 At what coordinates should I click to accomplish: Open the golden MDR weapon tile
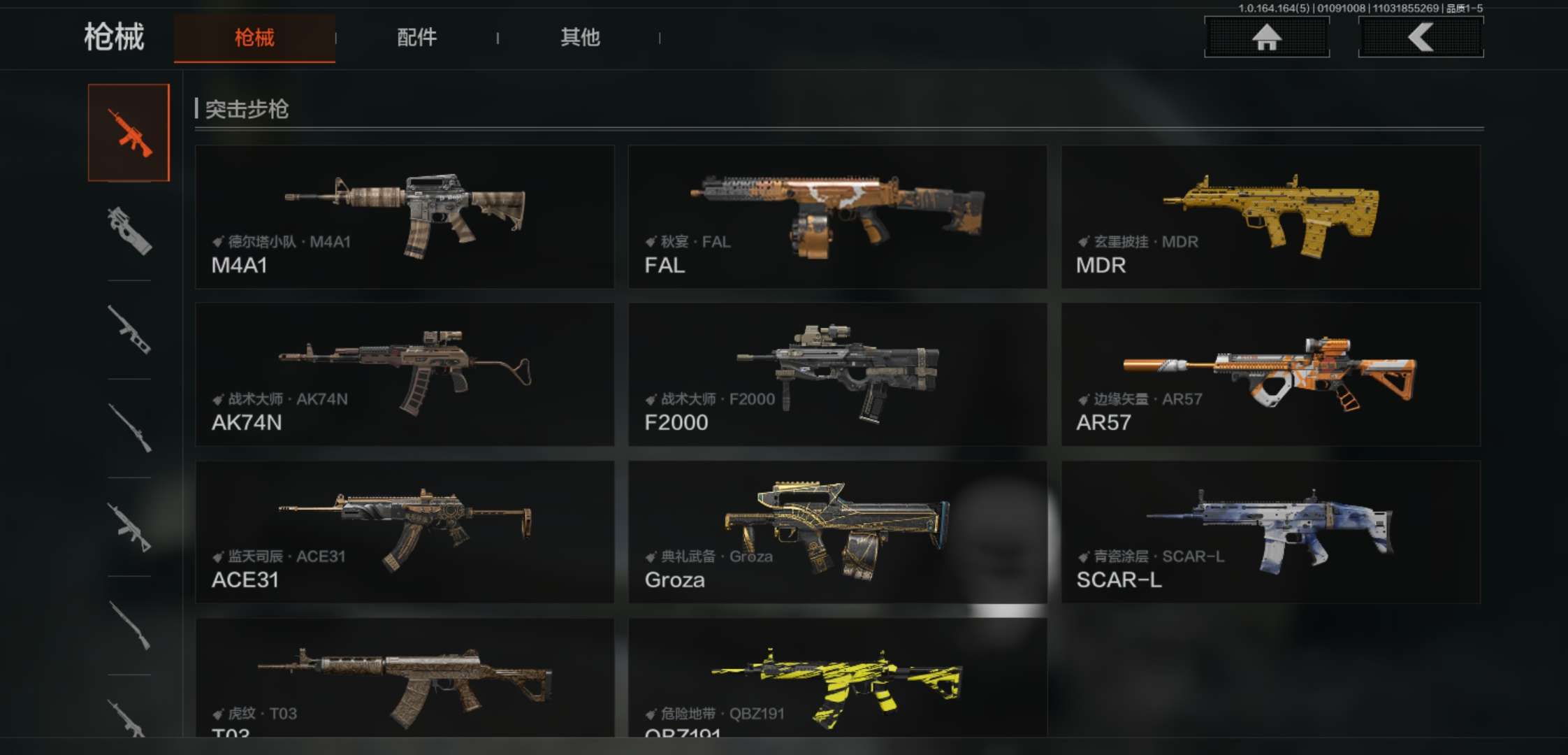point(1270,217)
